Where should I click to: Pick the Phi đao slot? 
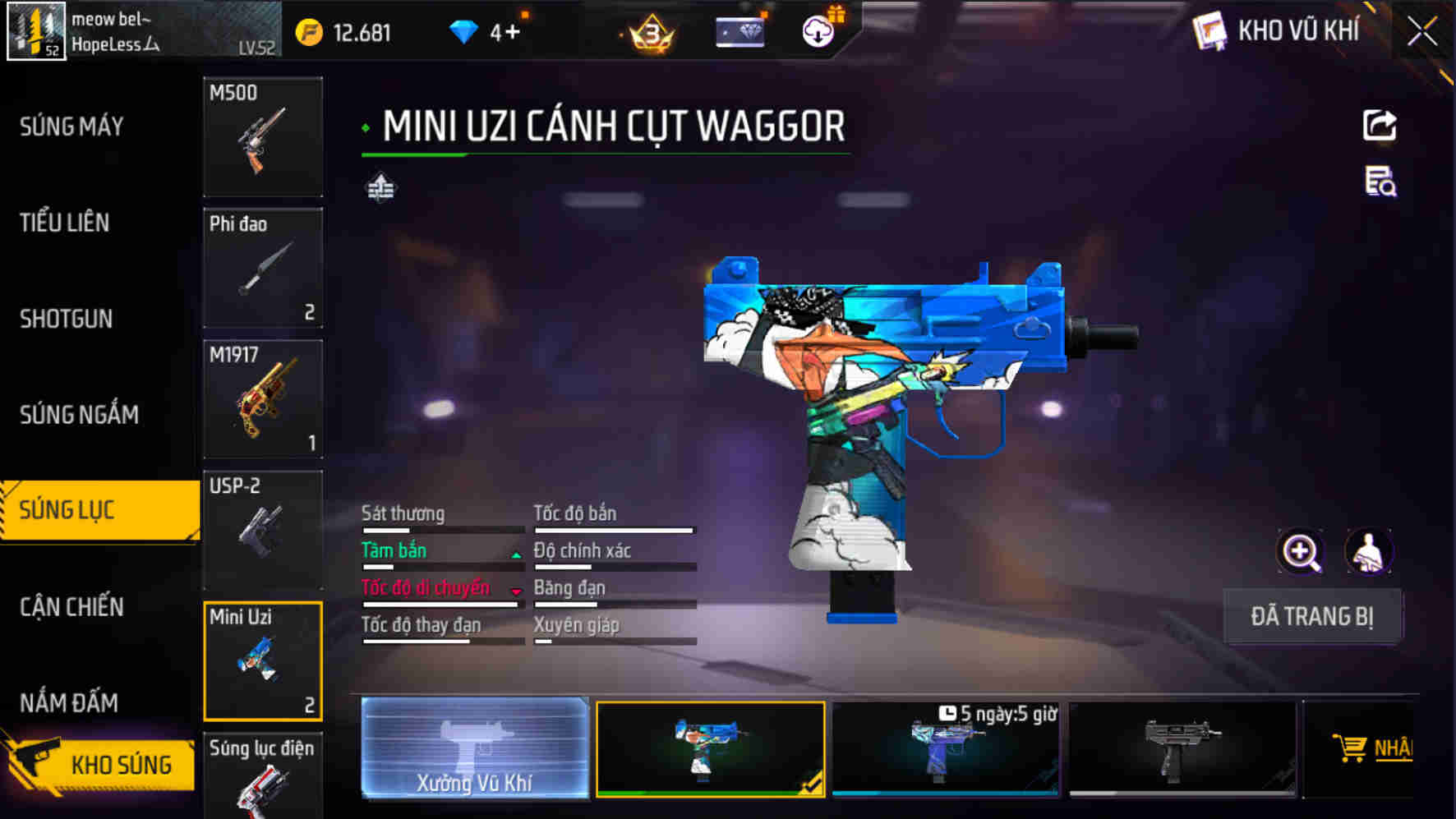coord(263,268)
